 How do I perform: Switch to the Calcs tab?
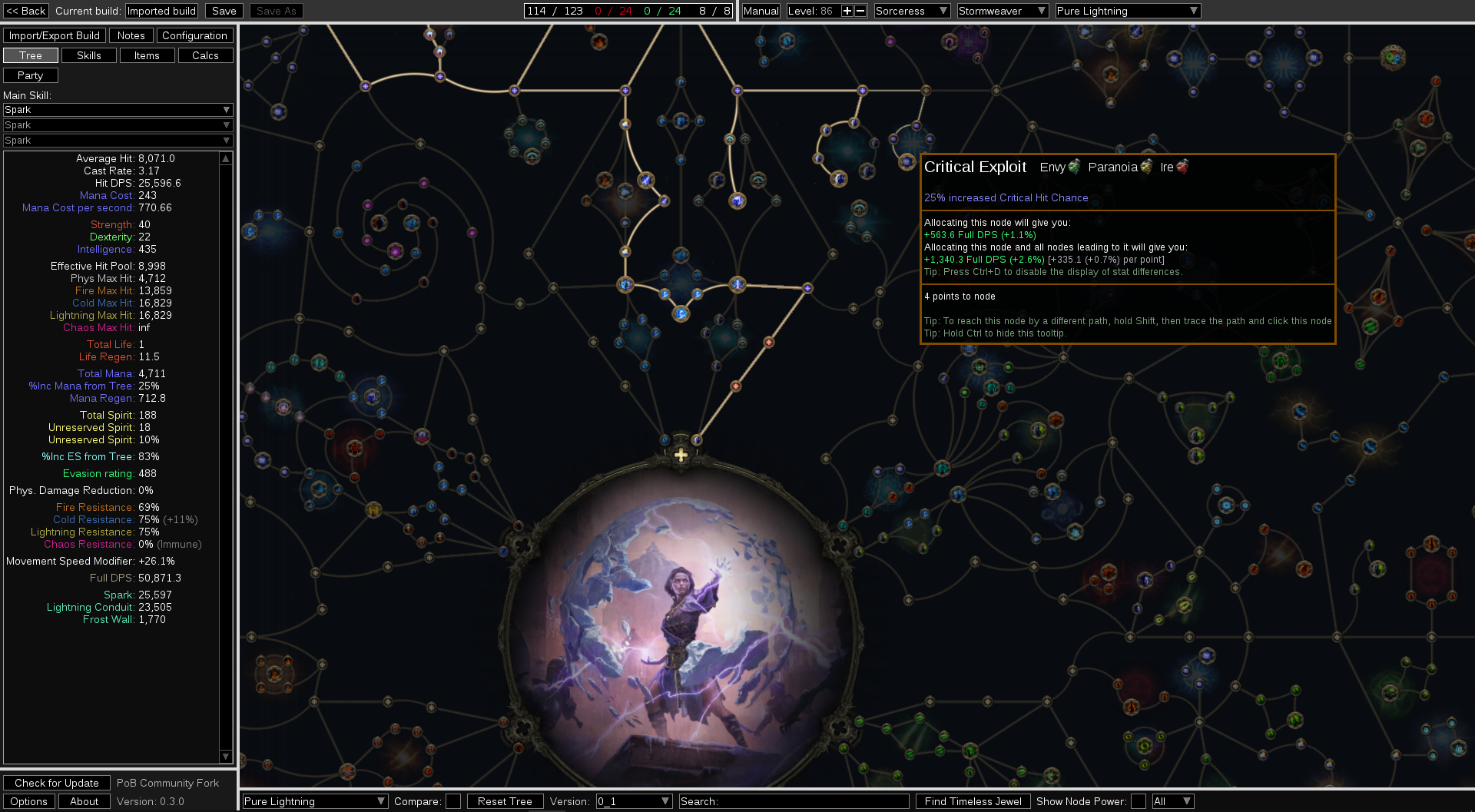[205, 55]
